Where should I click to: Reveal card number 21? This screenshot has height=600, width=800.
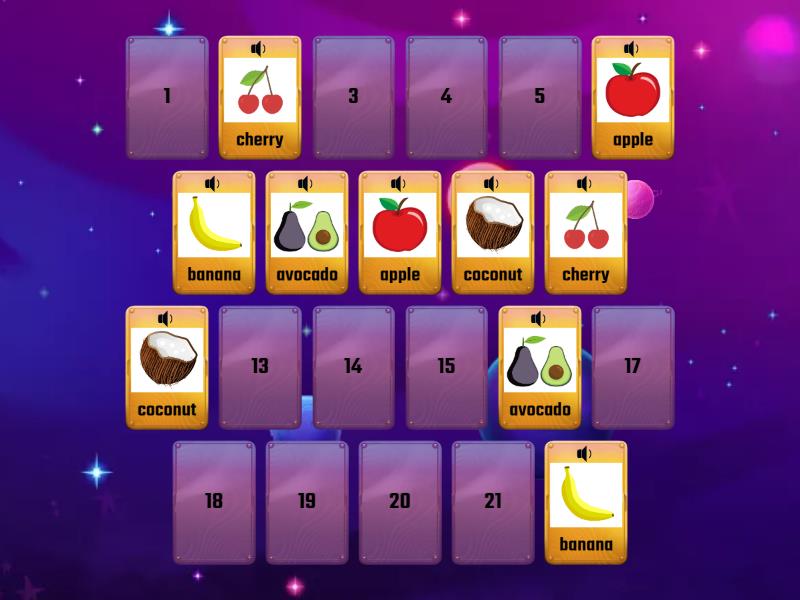pos(493,502)
